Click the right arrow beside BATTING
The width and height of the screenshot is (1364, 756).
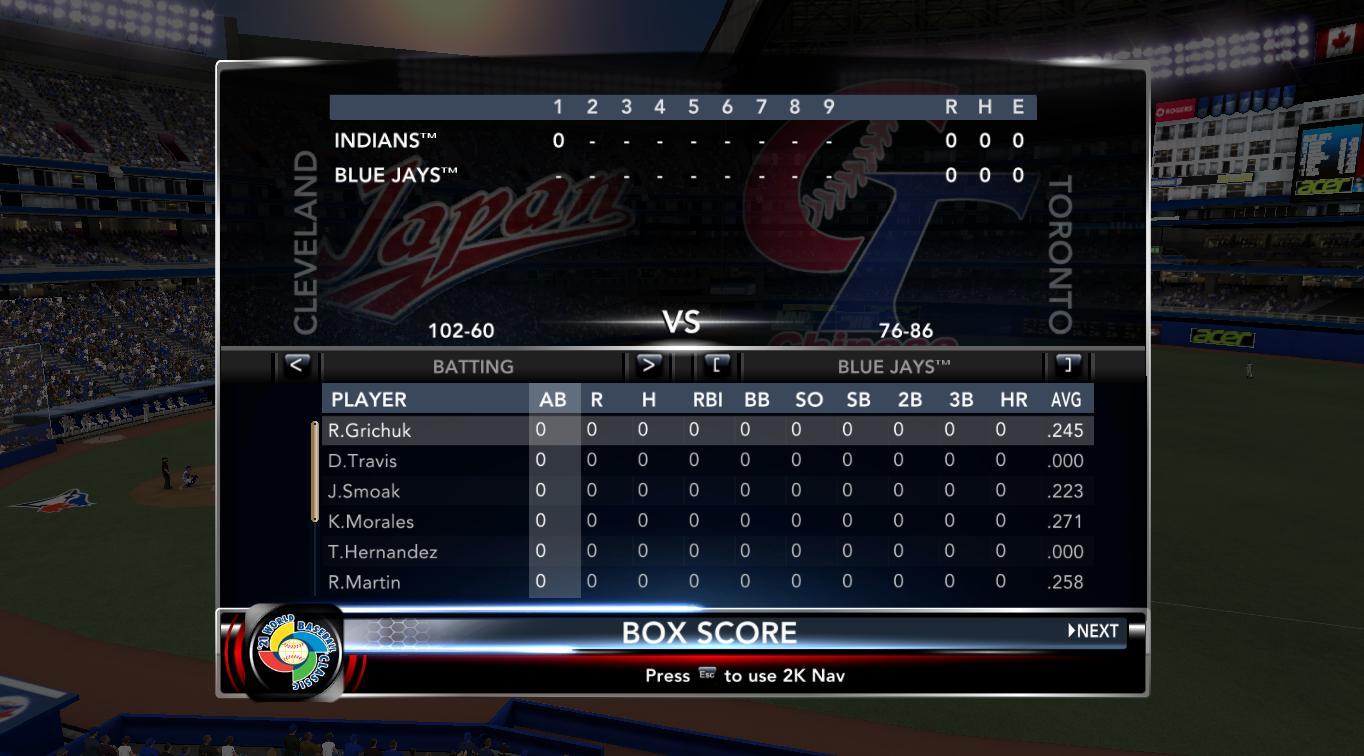point(648,365)
